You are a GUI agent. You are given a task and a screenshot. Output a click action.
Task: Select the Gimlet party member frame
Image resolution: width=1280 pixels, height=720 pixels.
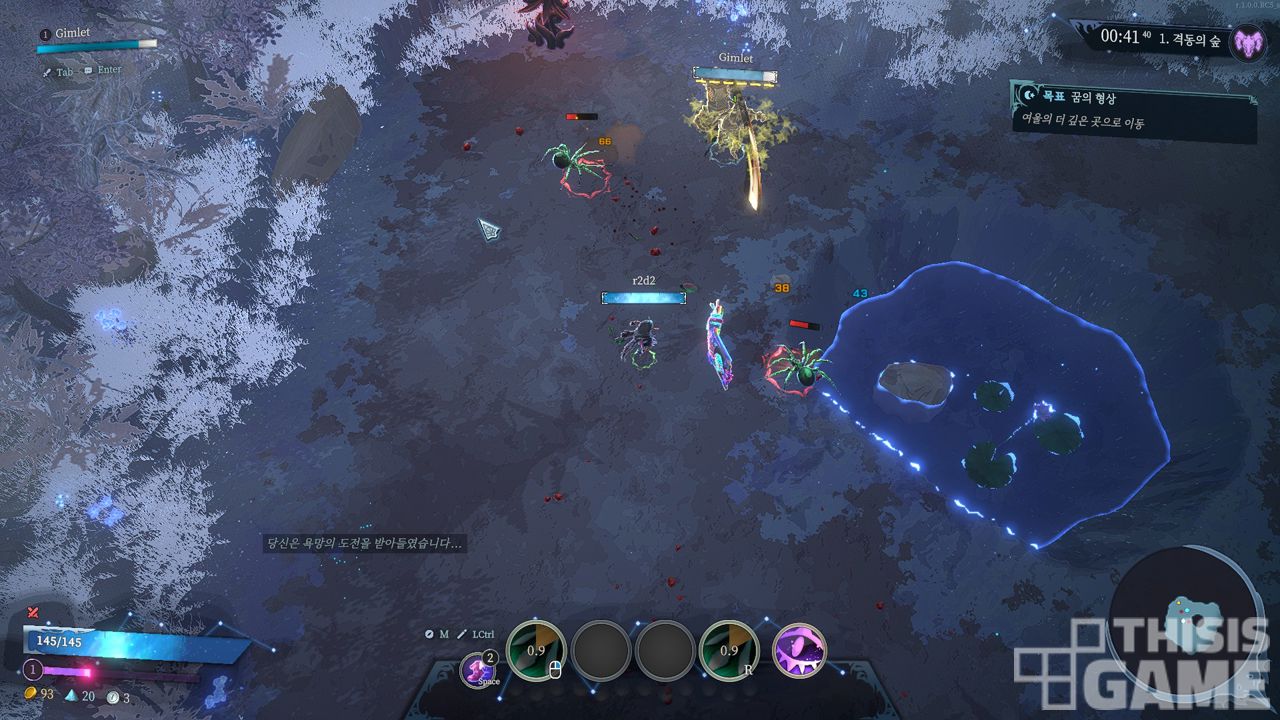pyautogui.click(x=97, y=39)
